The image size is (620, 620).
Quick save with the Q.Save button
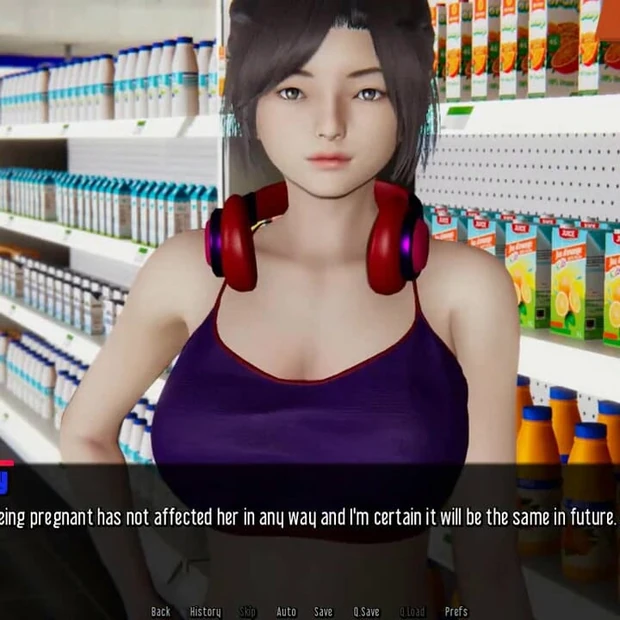click(366, 611)
